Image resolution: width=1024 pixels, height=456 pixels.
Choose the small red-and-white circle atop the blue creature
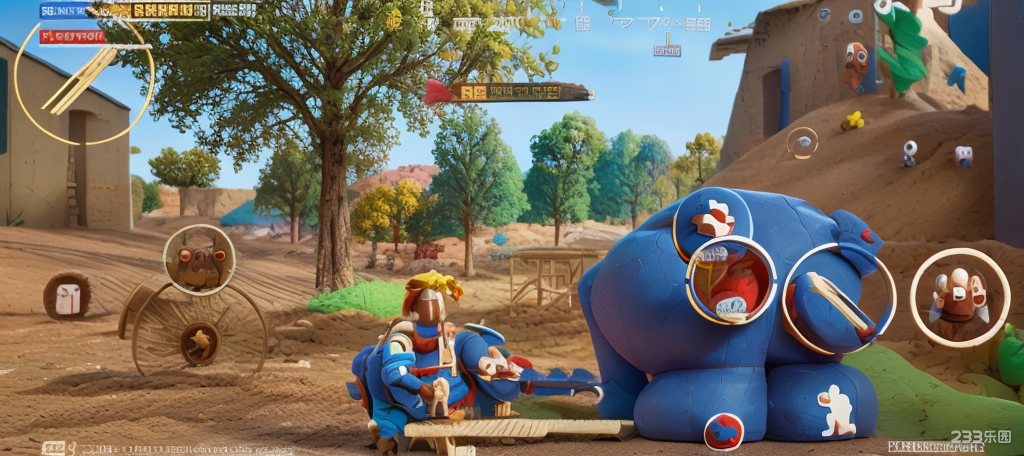pos(713,219)
